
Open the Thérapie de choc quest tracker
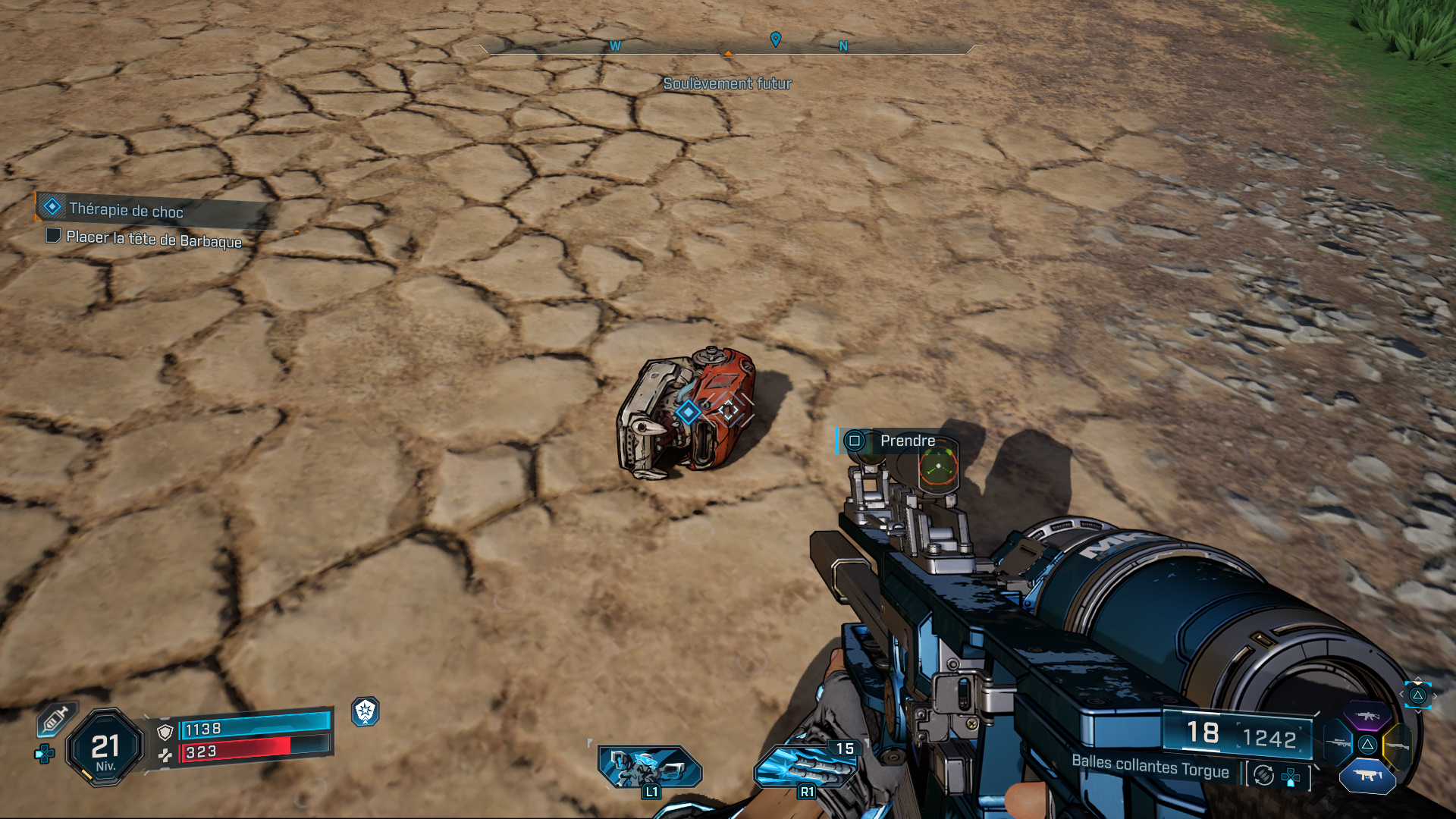click(126, 209)
